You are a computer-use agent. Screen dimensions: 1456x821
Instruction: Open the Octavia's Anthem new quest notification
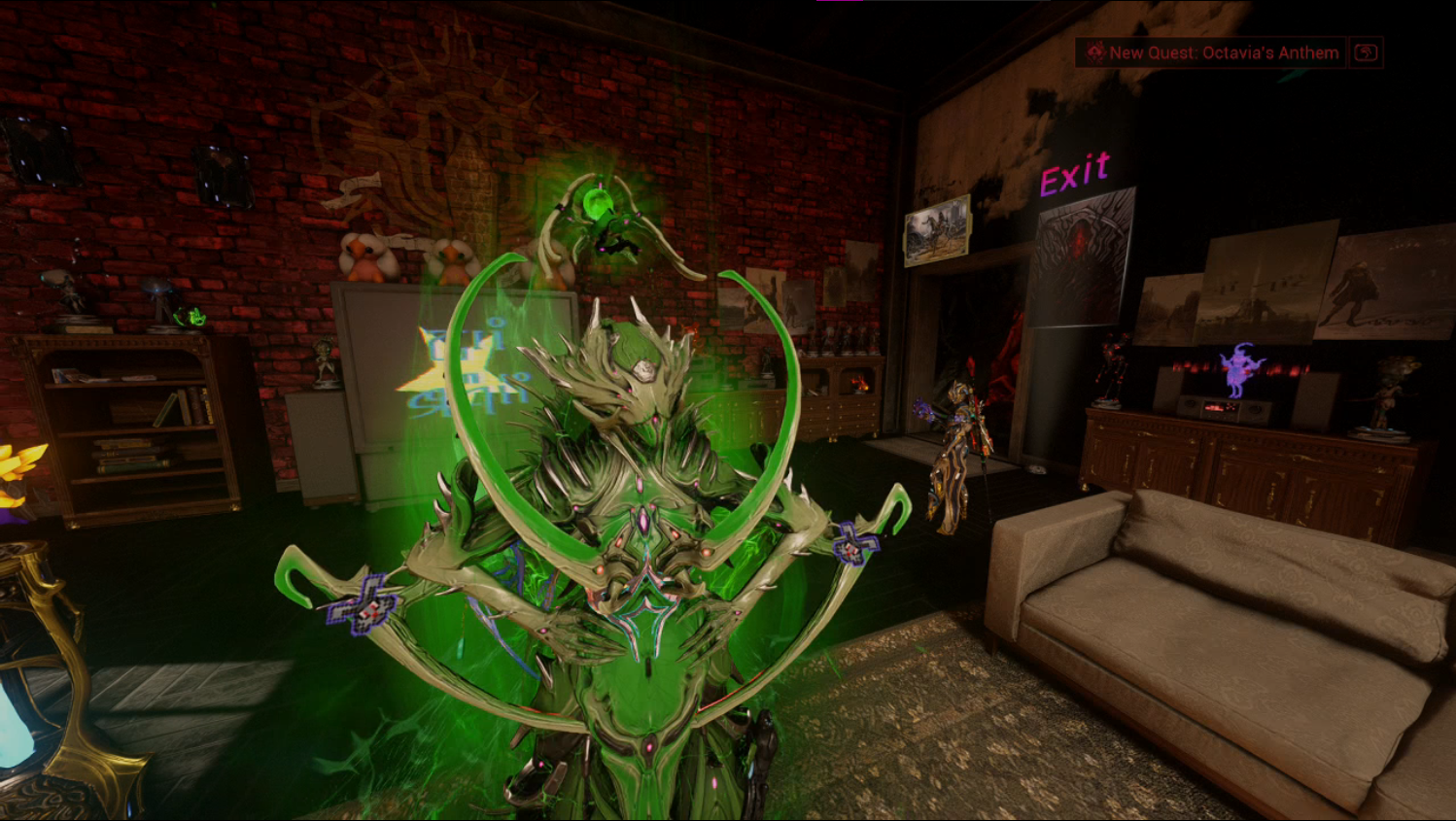pyautogui.click(x=1213, y=52)
